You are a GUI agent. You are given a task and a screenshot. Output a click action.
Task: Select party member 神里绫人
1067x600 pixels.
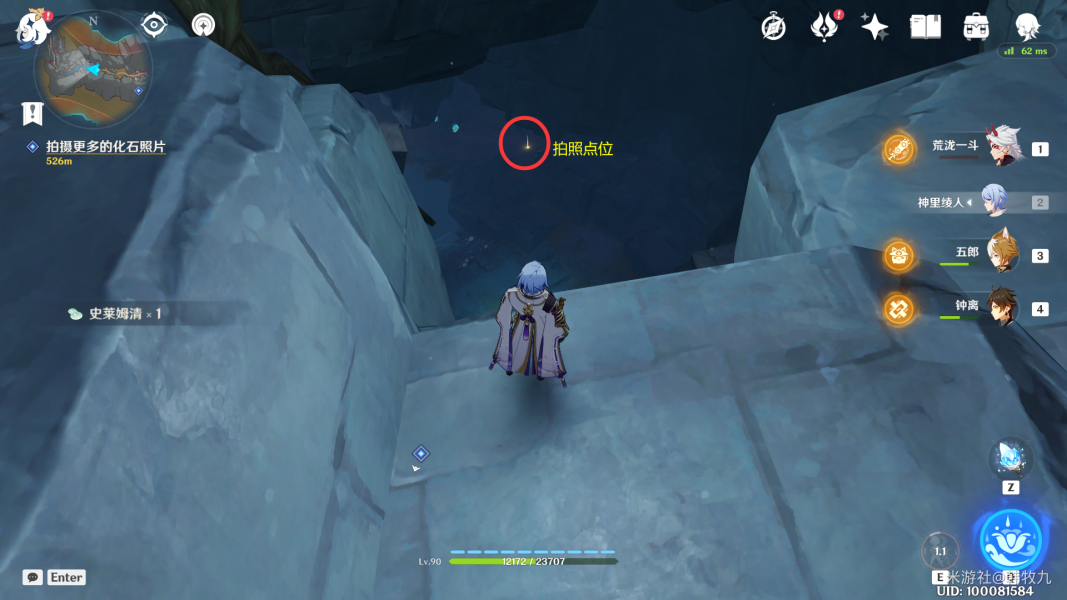[993, 201]
